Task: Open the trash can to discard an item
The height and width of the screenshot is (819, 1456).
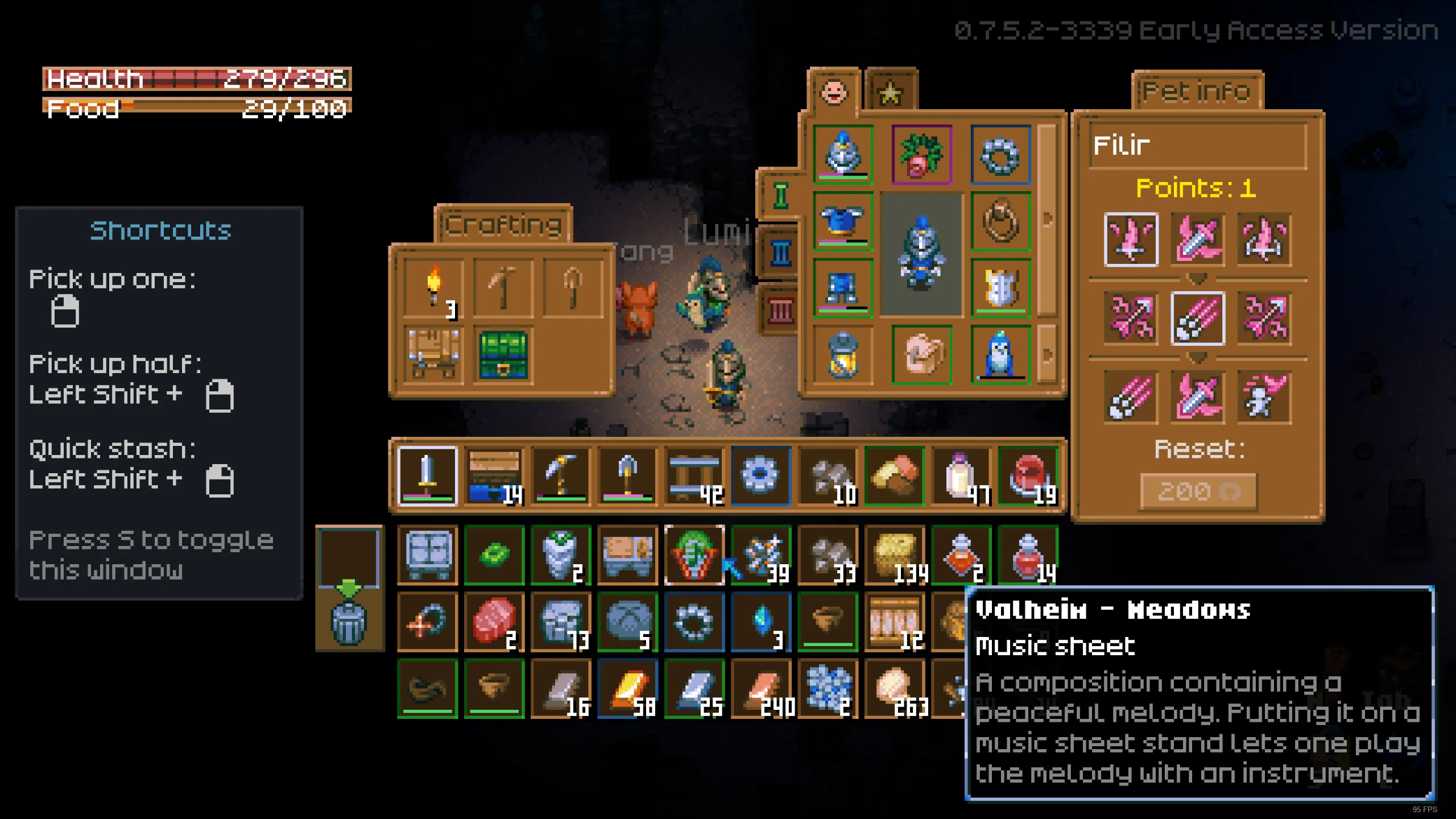Action: point(349,626)
